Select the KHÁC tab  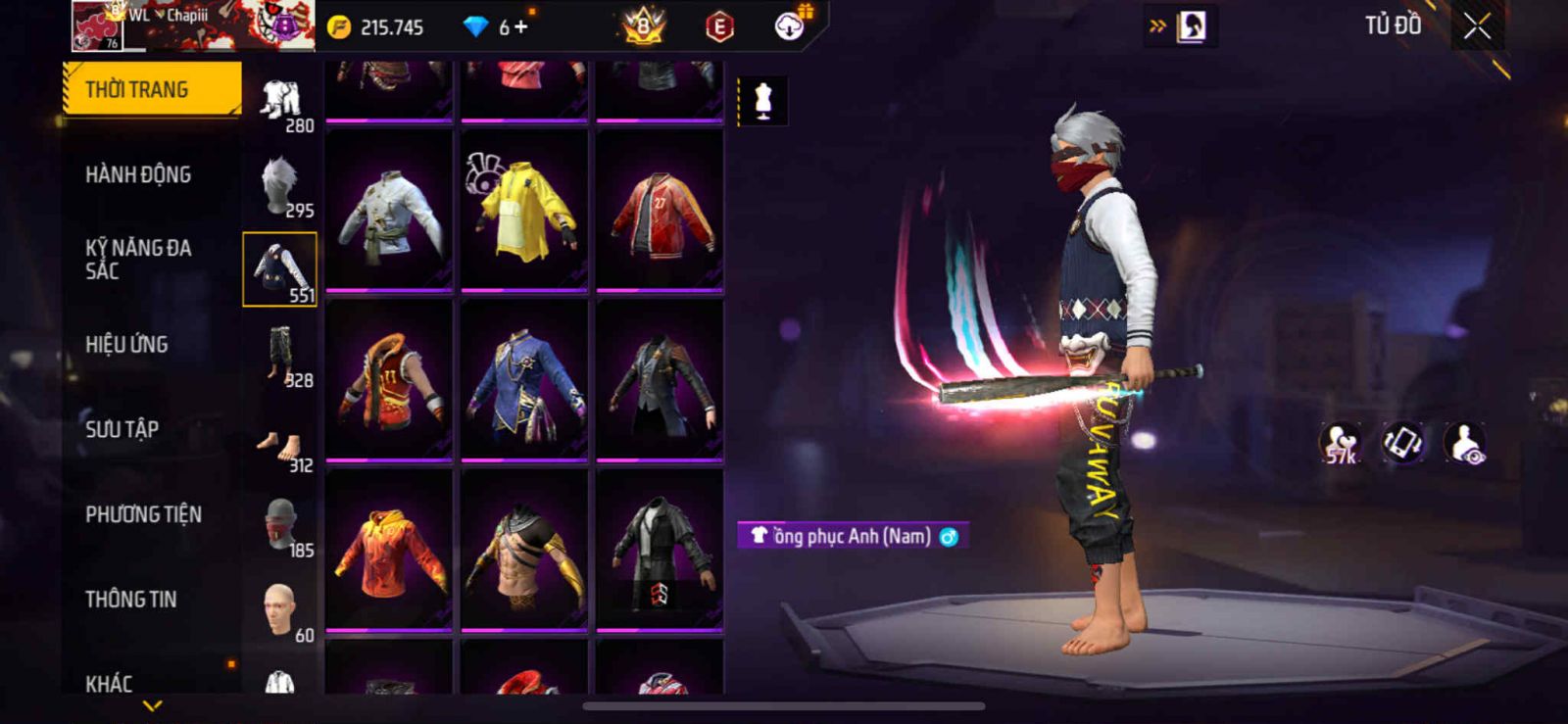109,682
